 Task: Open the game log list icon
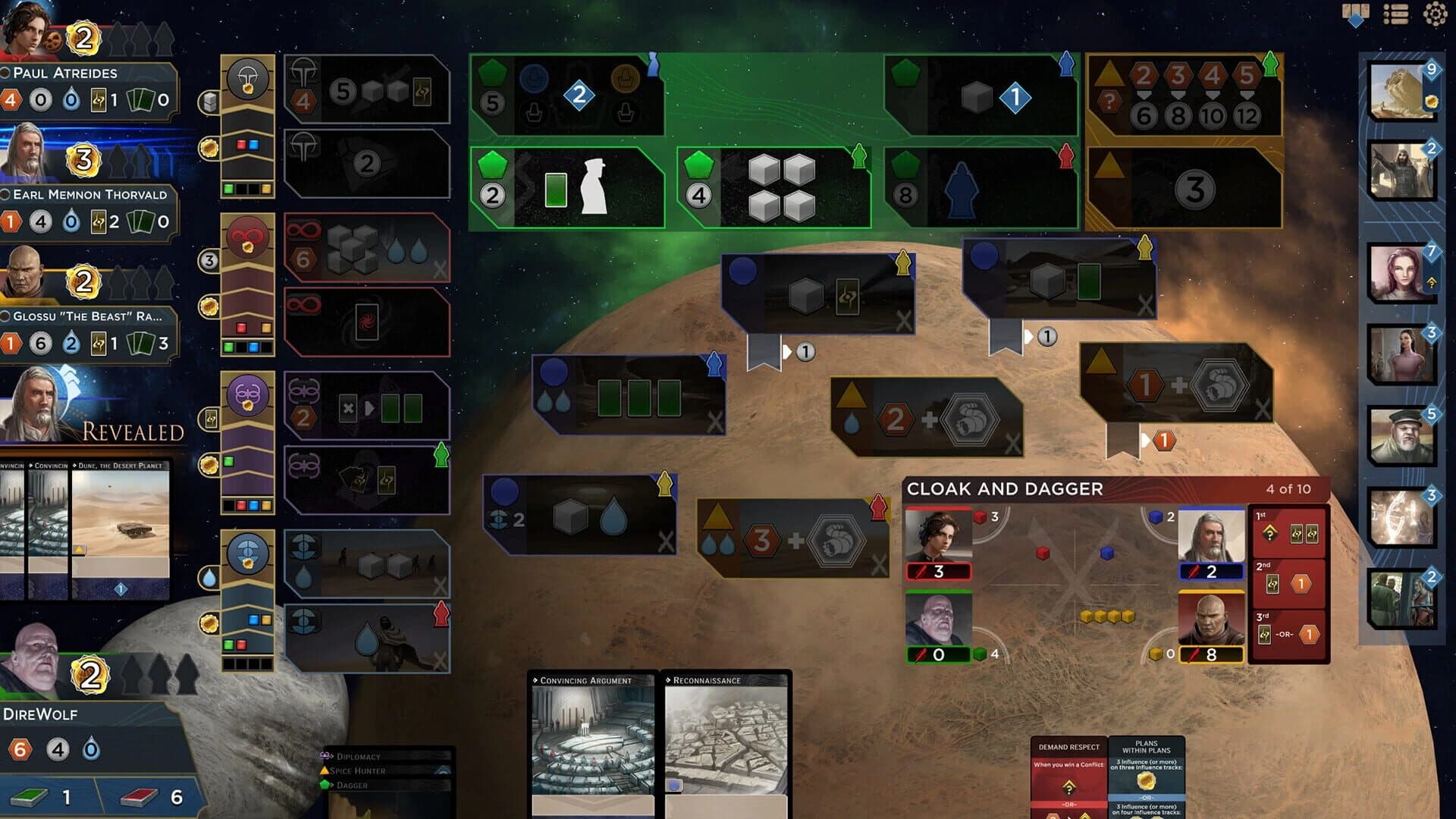click(x=1396, y=12)
